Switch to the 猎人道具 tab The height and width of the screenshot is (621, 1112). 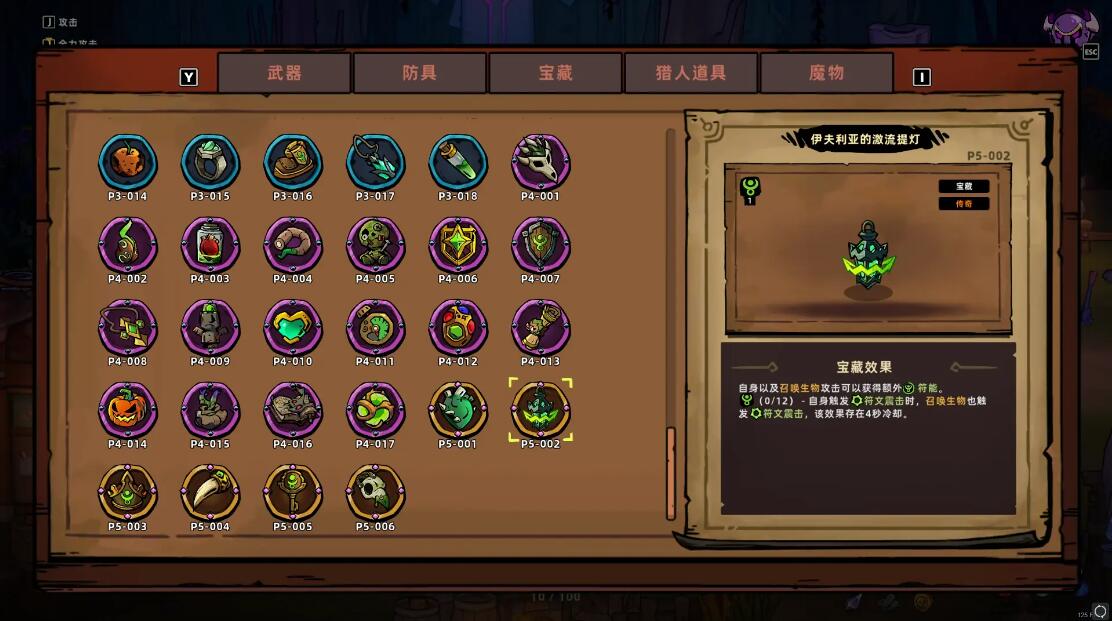coord(691,73)
